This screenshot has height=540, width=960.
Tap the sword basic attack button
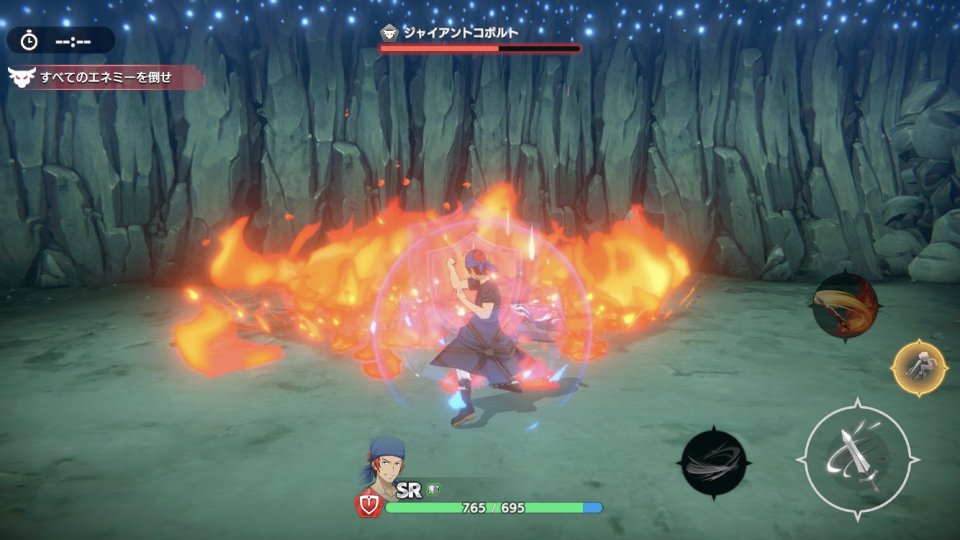[x=857, y=459]
